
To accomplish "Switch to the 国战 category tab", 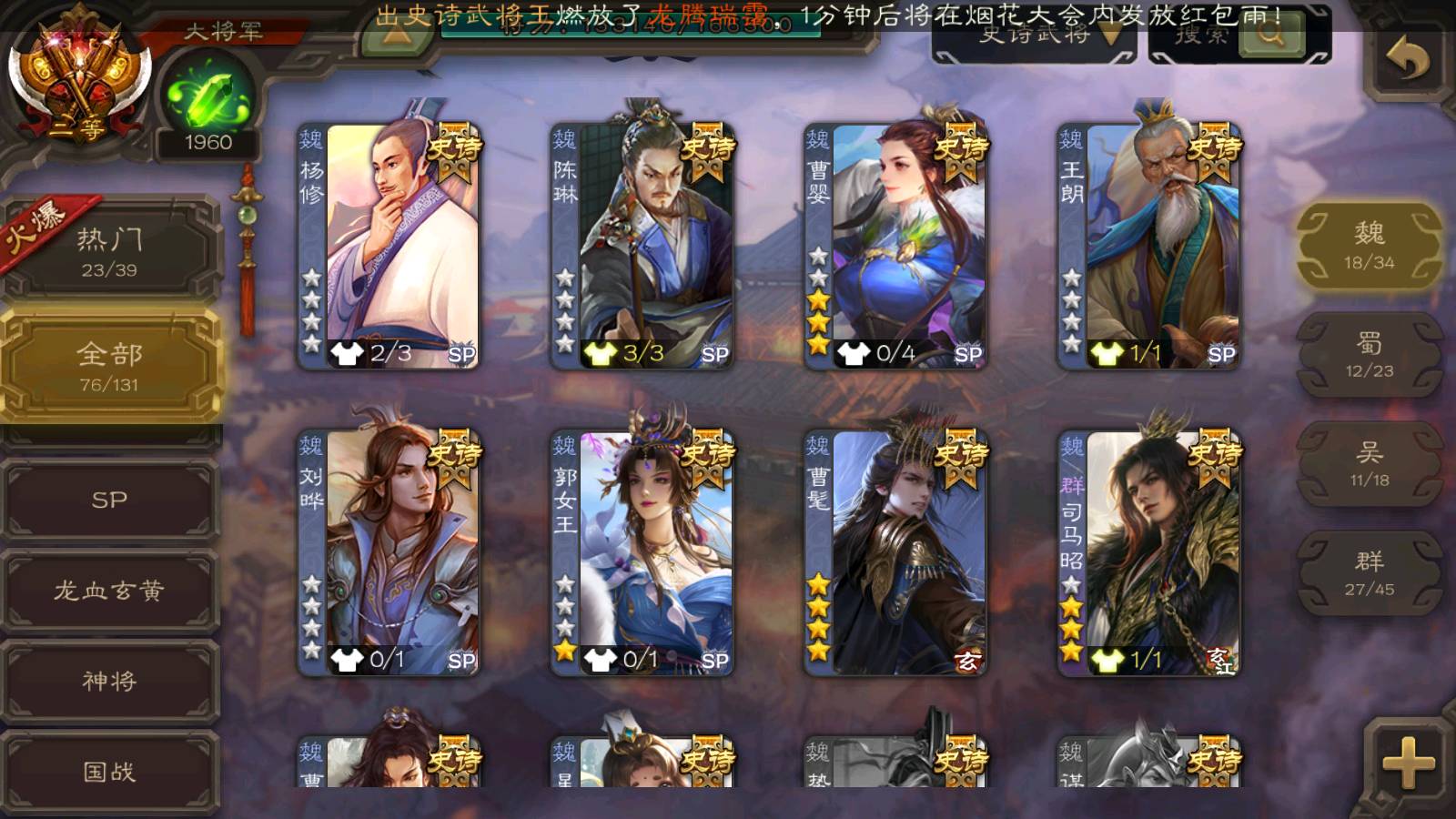I will pyautogui.click(x=109, y=772).
